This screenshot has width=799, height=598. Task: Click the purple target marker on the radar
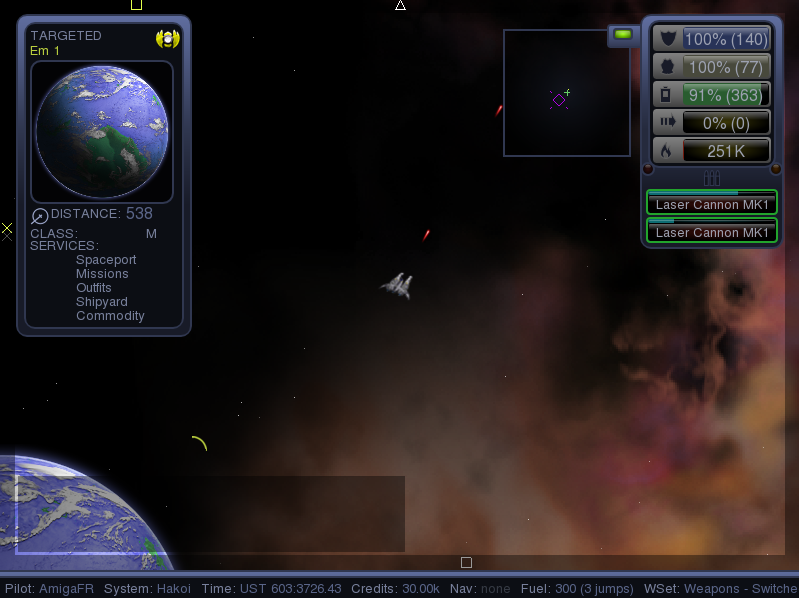[559, 99]
